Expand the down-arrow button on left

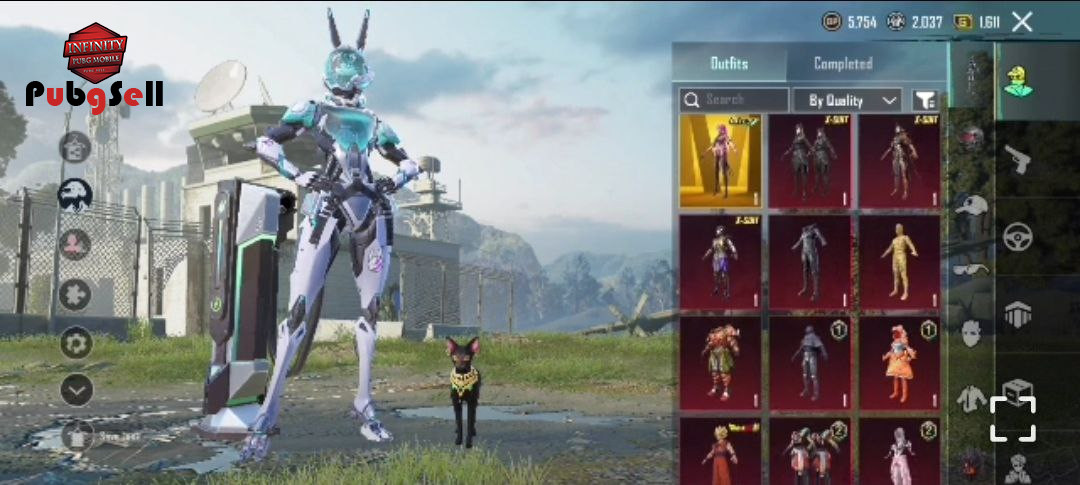click(76, 390)
